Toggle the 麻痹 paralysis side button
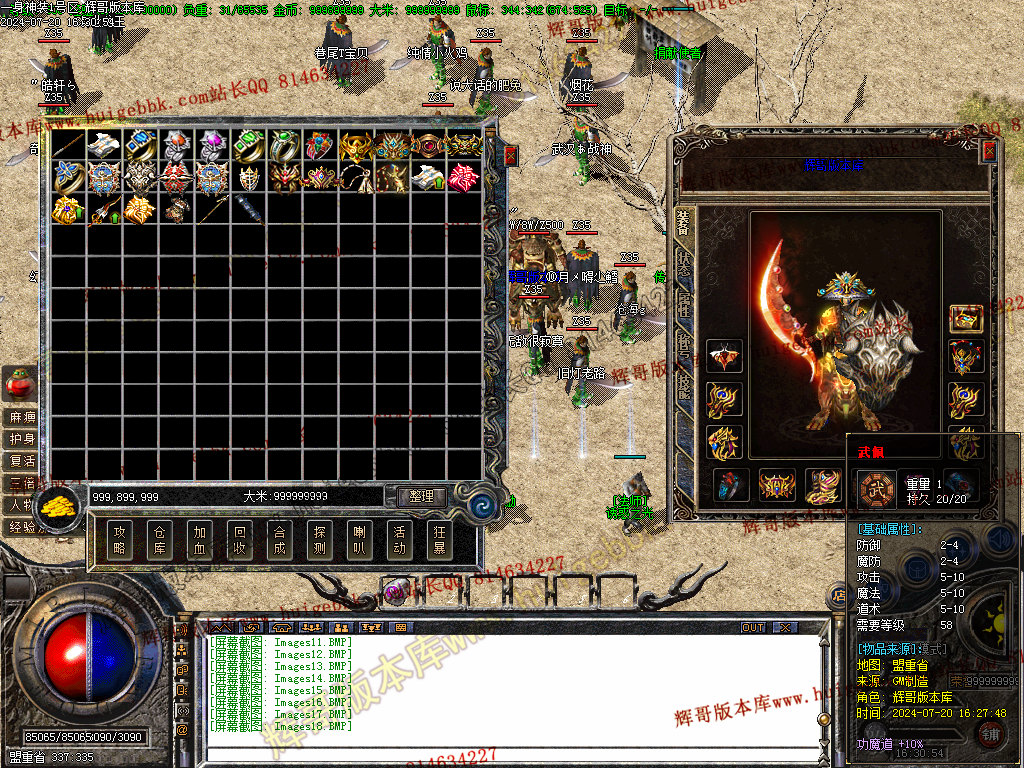1024x768 pixels. 21,417
